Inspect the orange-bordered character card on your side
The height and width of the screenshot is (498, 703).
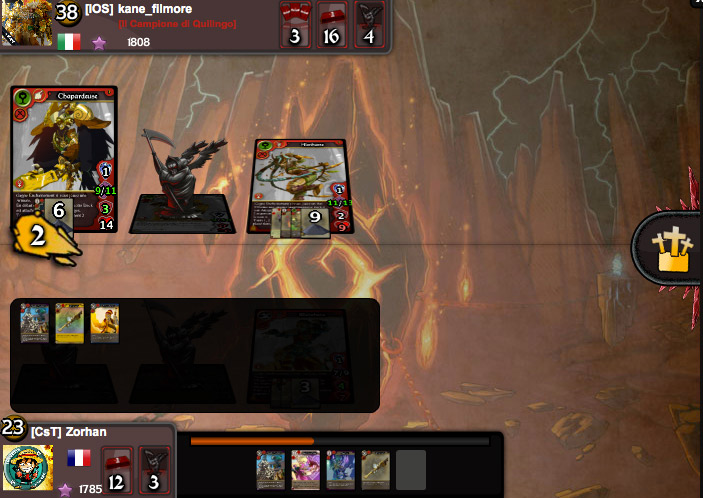(104, 323)
